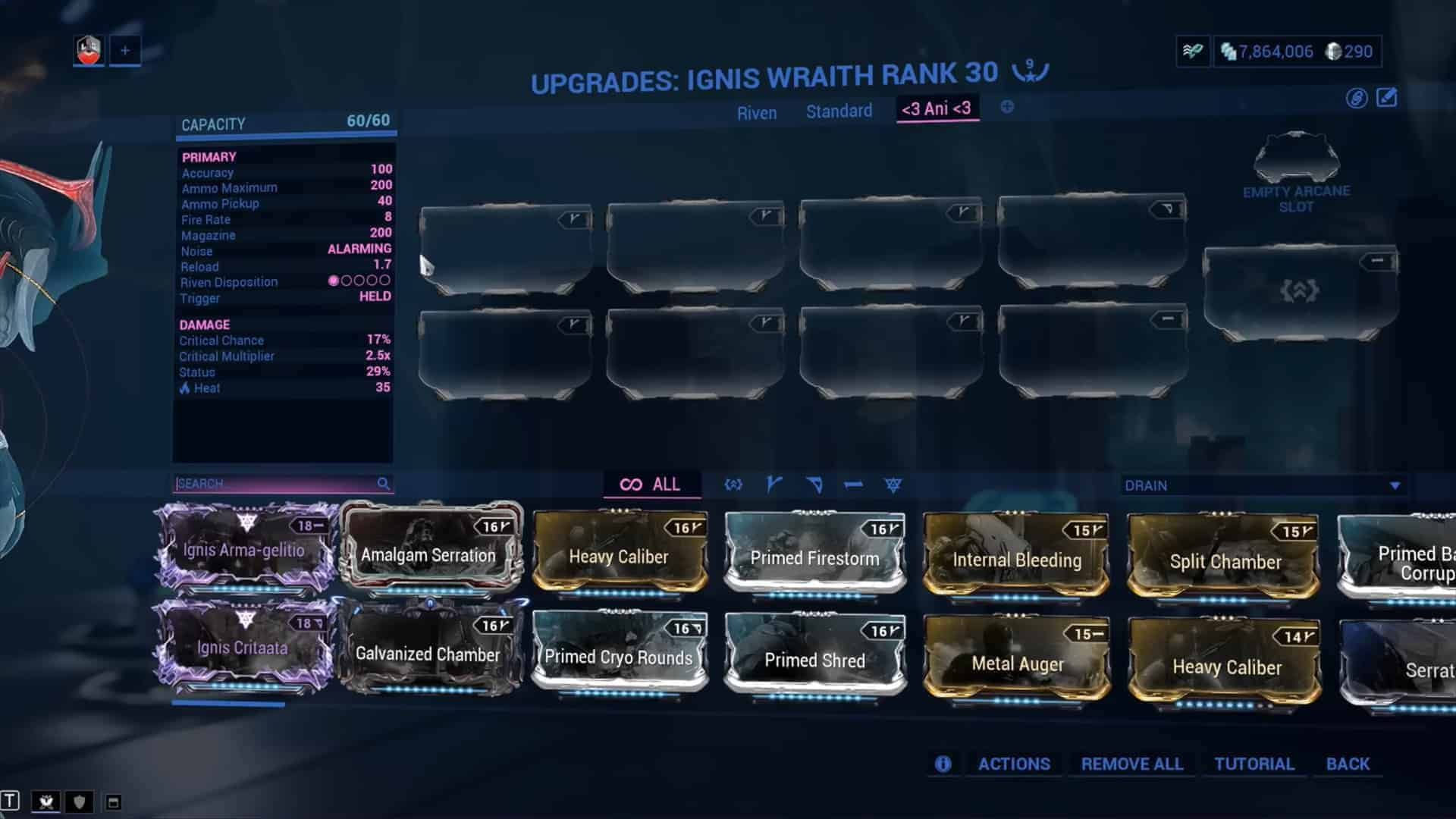
Task: Pick the Primed Shred mod card
Action: (814, 659)
